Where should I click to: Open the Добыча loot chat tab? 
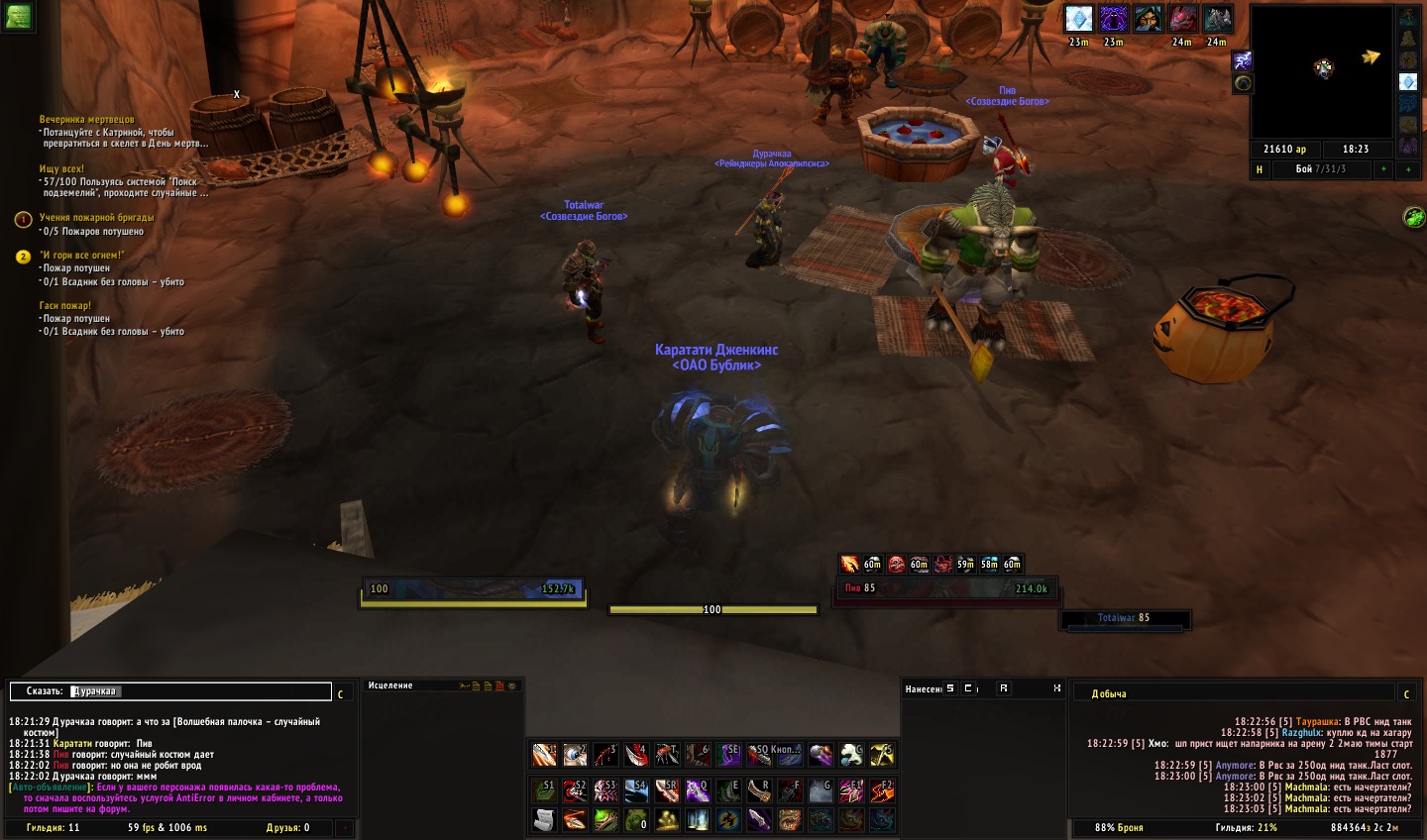click(1109, 693)
